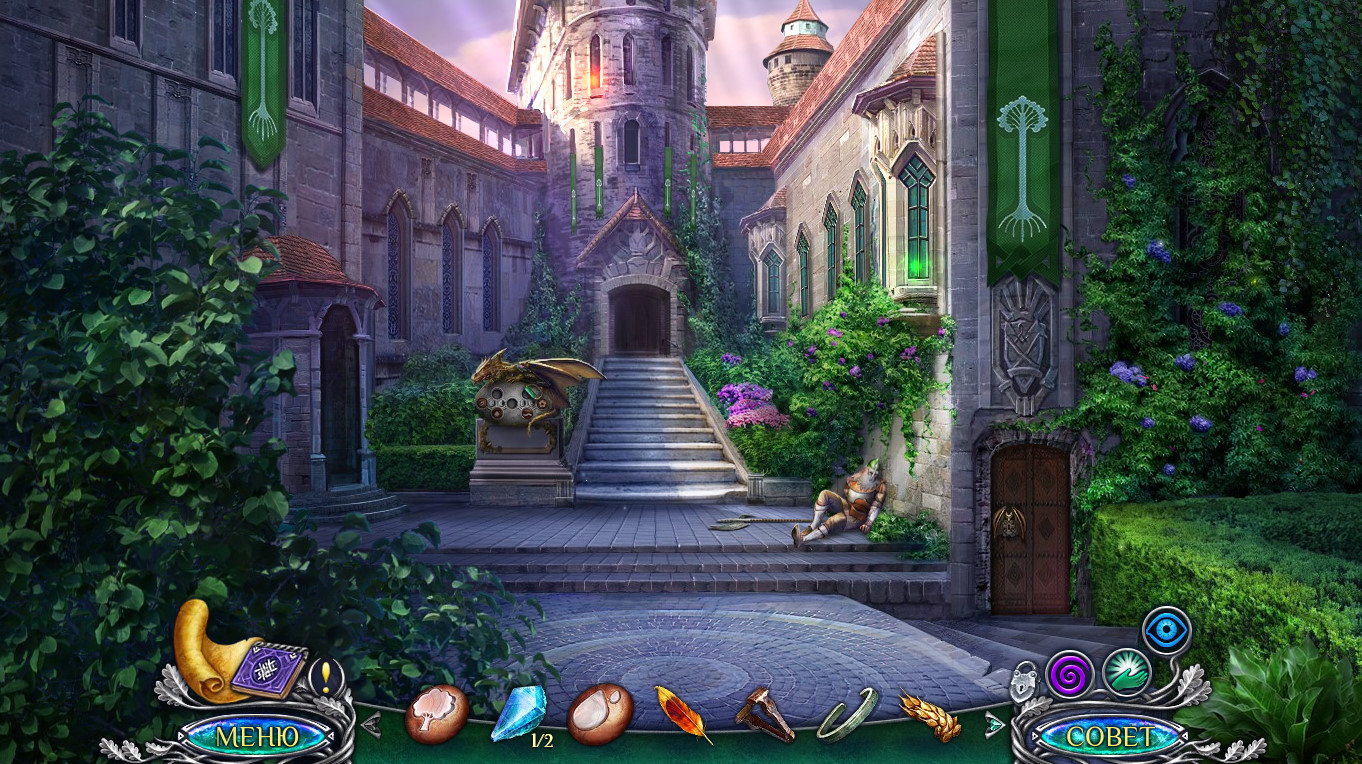Select the rusty metal tongs item
The height and width of the screenshot is (764, 1362).
765,715
